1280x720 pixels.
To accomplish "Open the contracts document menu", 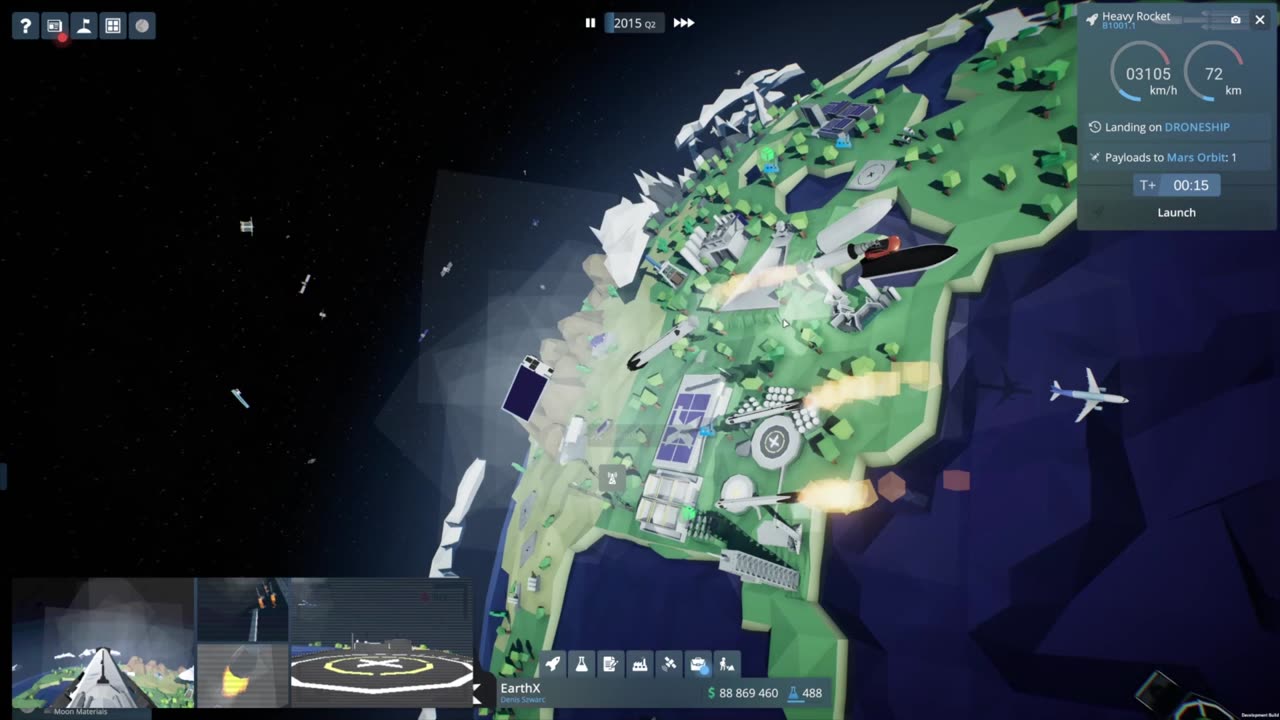I will [611, 663].
